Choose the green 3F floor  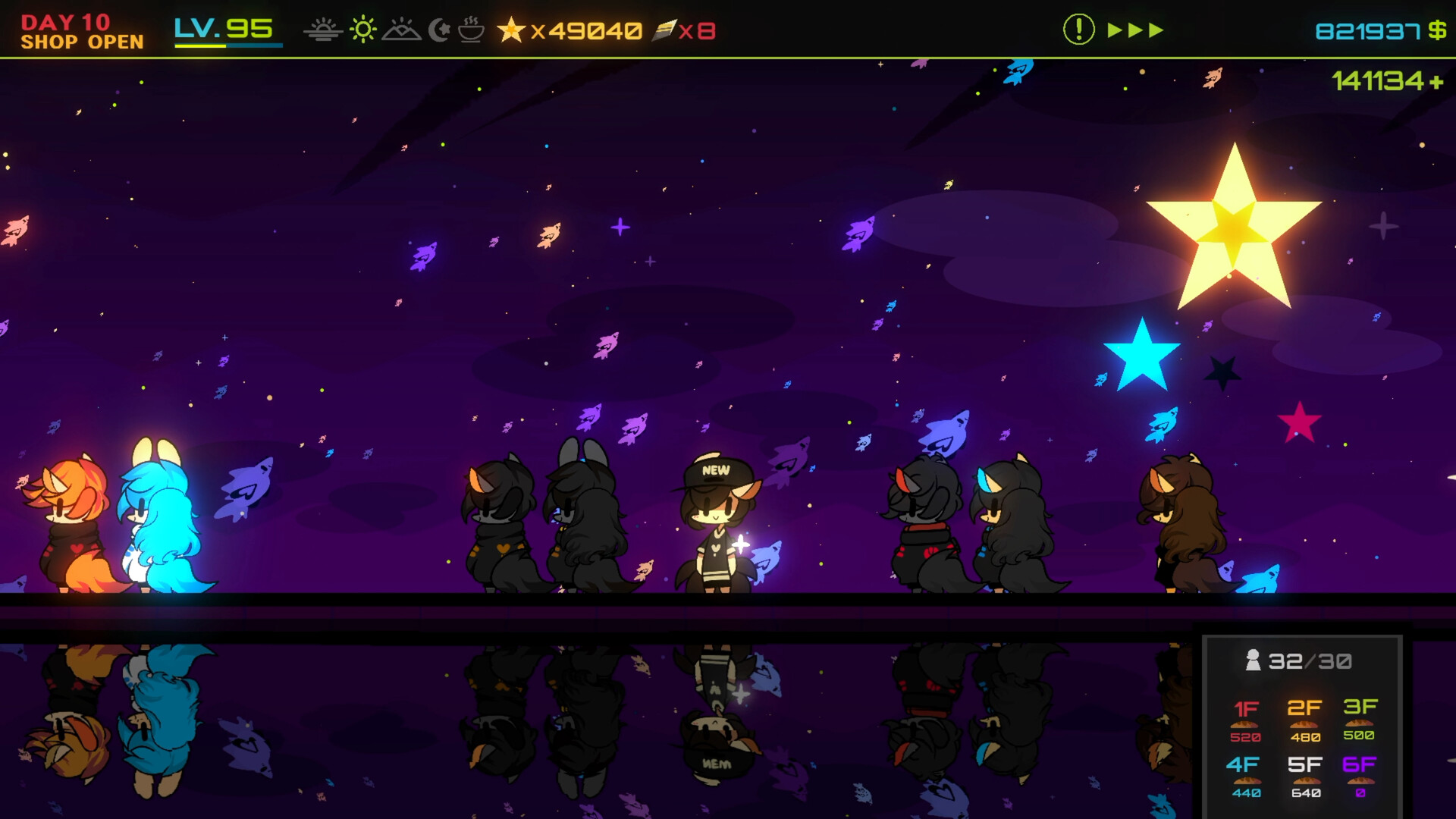(x=1360, y=718)
